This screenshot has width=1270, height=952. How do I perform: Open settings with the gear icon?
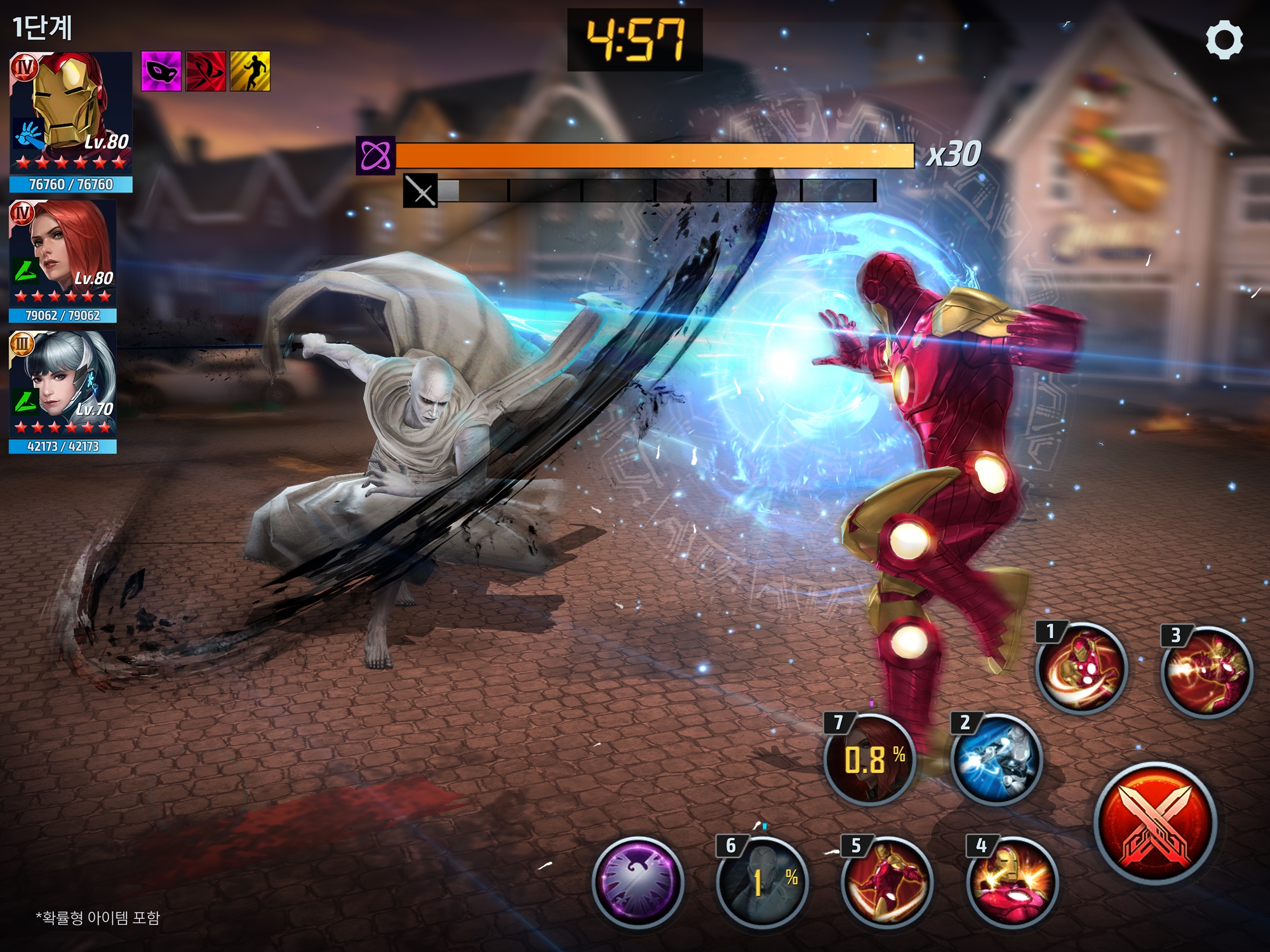[x=1224, y=40]
